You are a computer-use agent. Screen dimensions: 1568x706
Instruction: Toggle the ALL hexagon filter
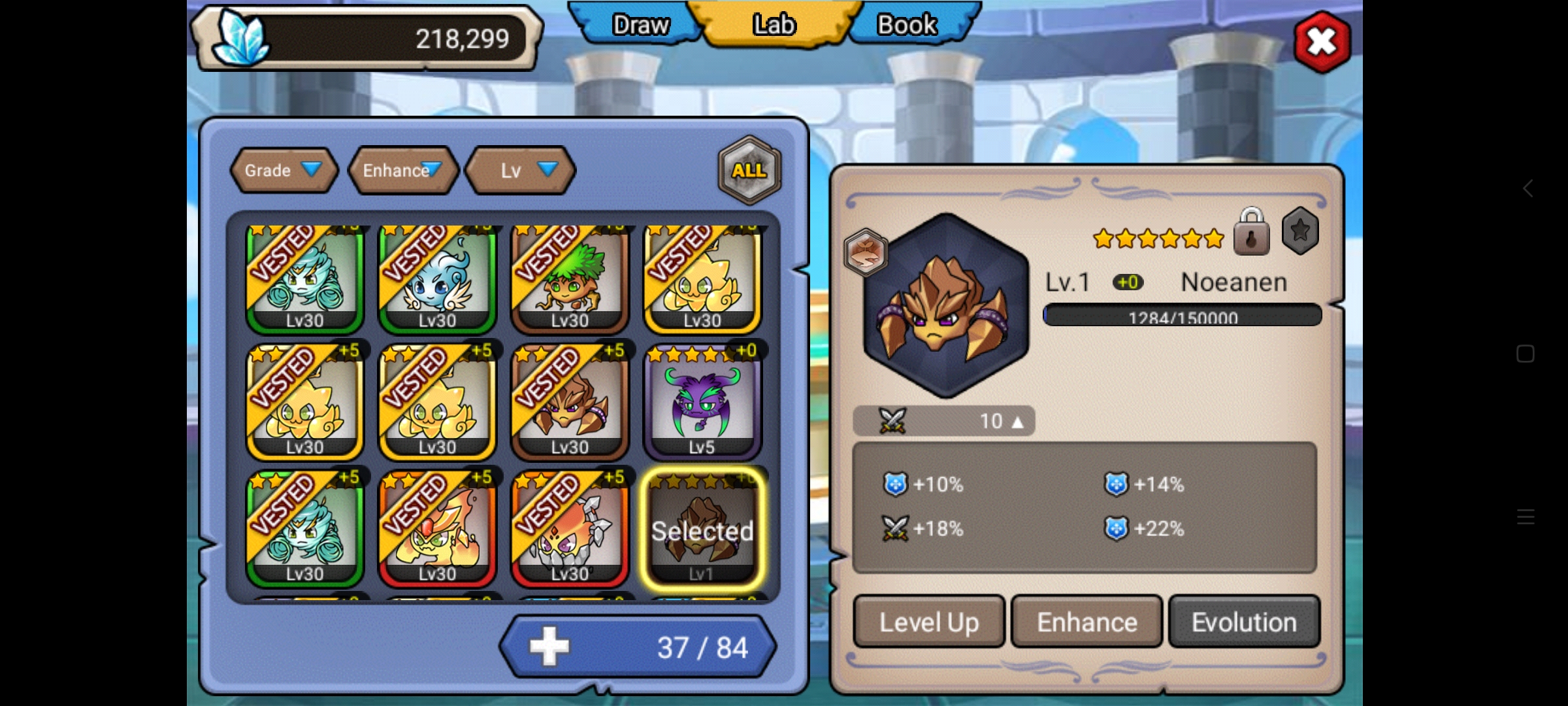tap(749, 171)
